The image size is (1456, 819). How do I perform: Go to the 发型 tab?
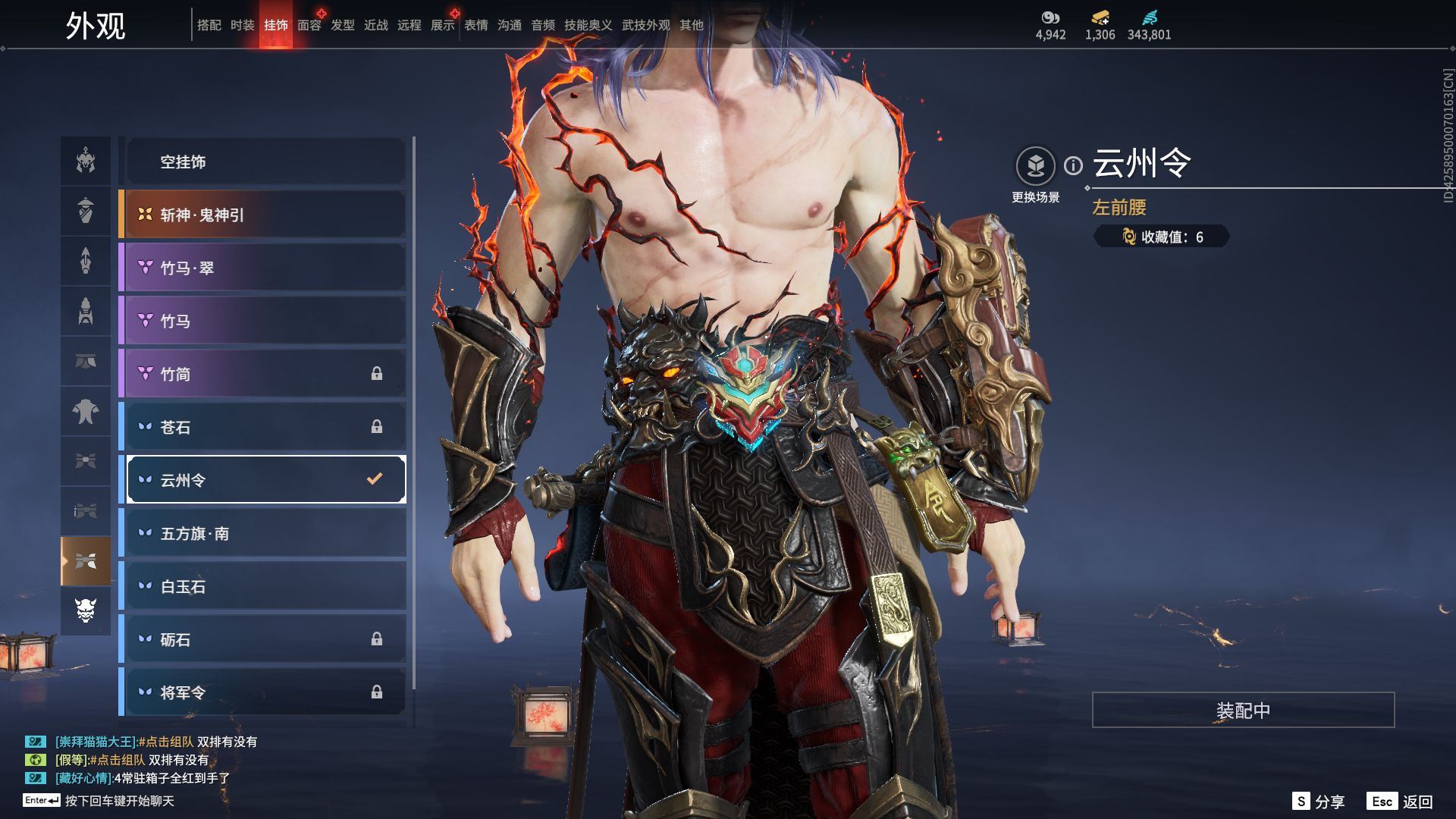(343, 25)
